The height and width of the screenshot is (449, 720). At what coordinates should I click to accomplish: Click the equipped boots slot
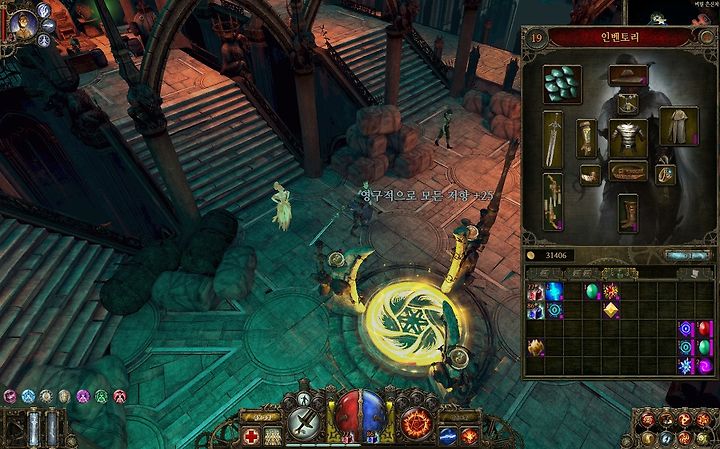click(x=627, y=211)
